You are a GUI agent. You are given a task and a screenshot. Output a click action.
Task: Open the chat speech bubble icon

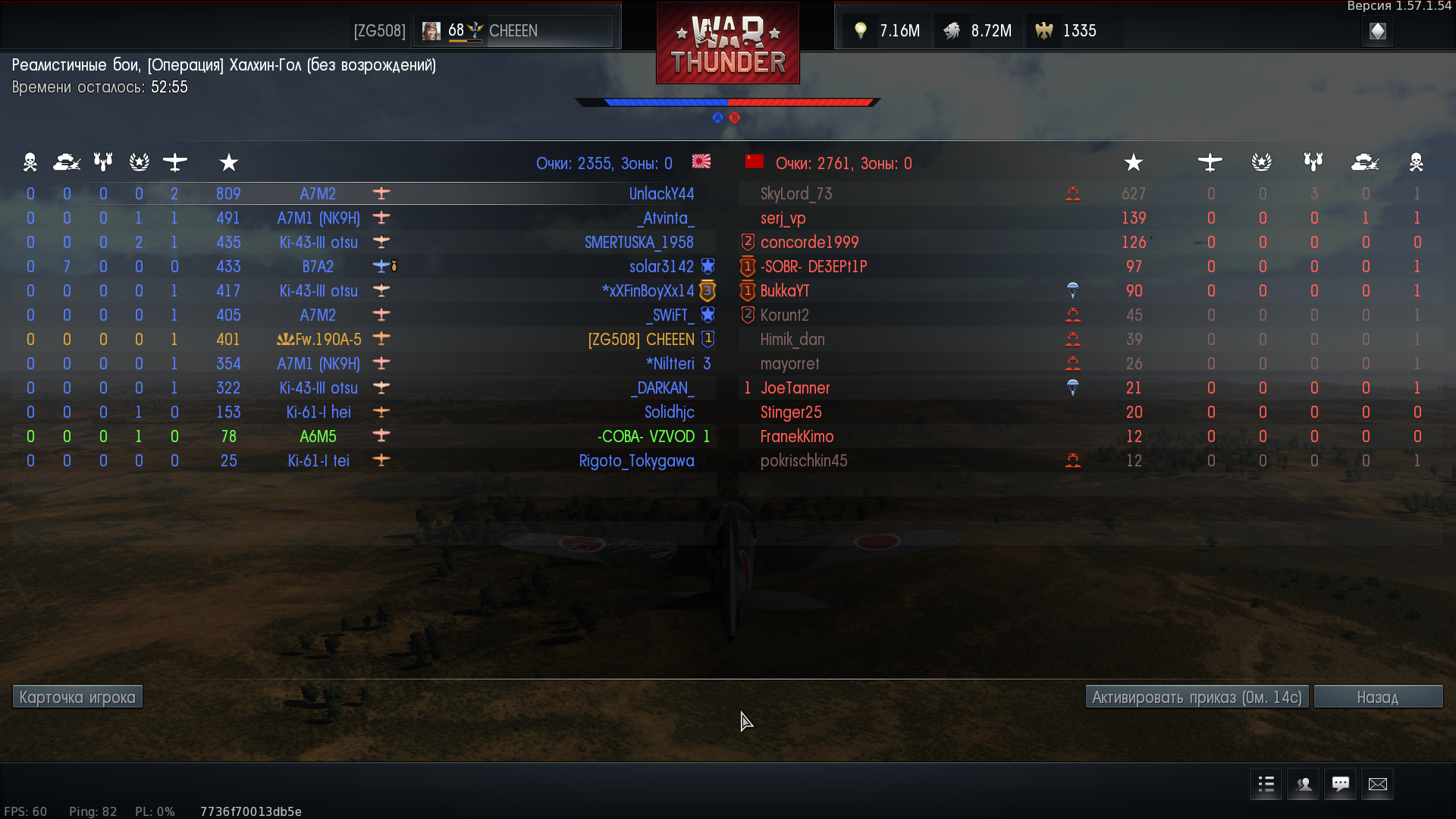pos(1340,784)
